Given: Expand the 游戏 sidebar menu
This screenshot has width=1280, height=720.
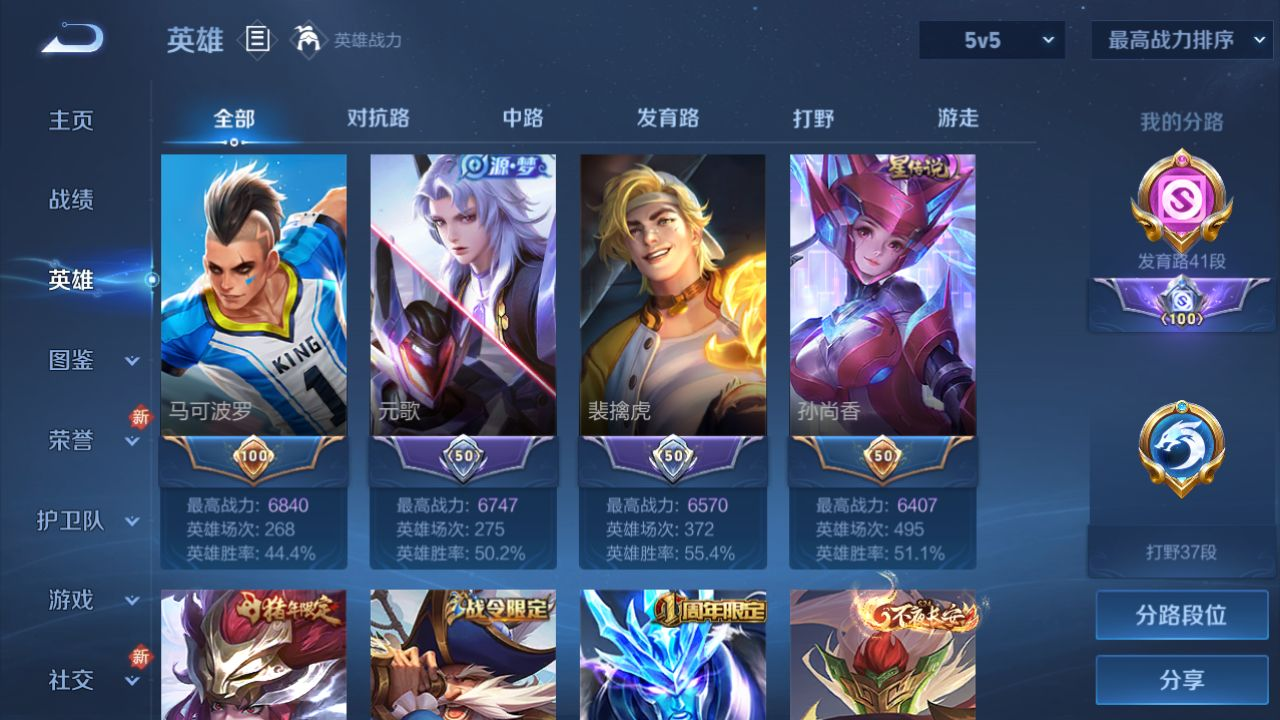Looking at the screenshot, I should coord(92,600).
